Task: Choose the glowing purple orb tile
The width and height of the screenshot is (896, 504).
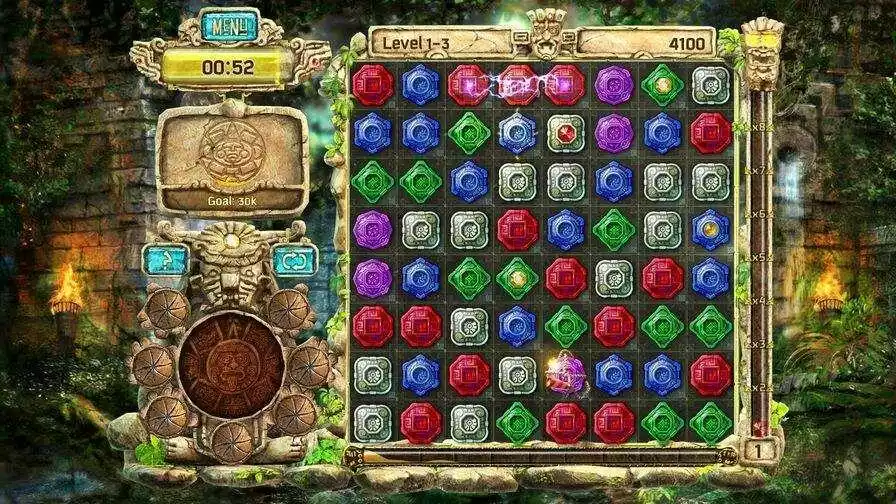Action: click(x=562, y=375)
